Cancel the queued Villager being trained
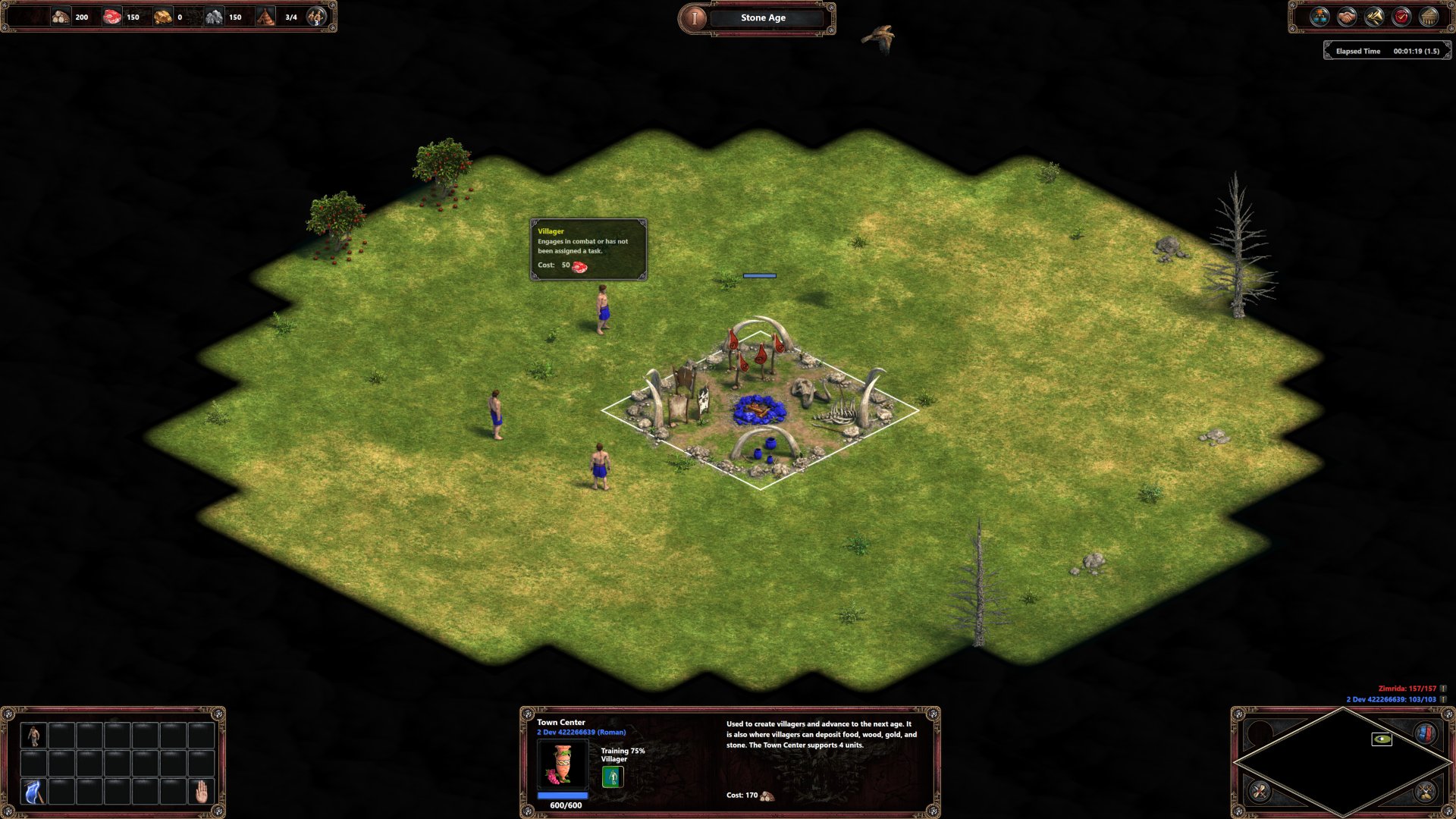The image size is (1456, 819). pyautogui.click(x=611, y=777)
